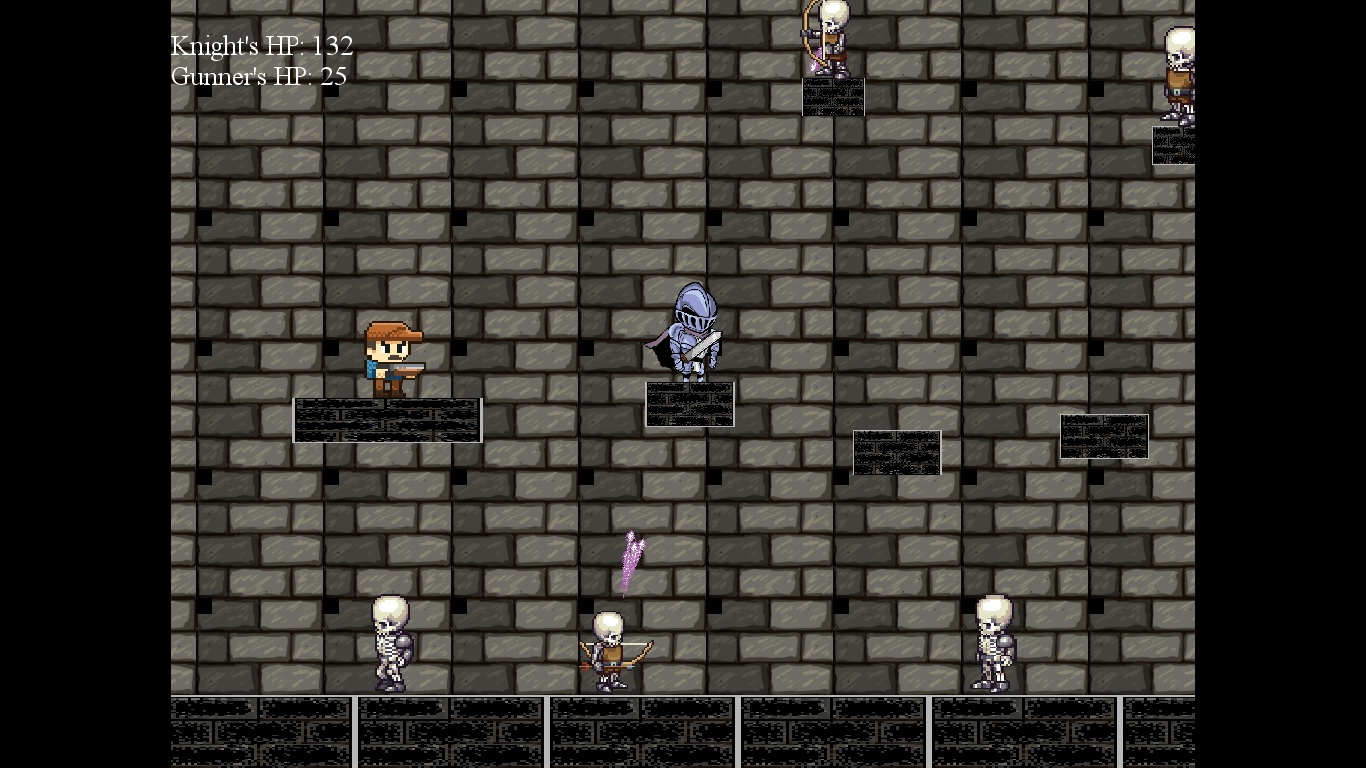Select the small platform under the top archer
Viewport: 1366px width, 768px height.
[833, 96]
